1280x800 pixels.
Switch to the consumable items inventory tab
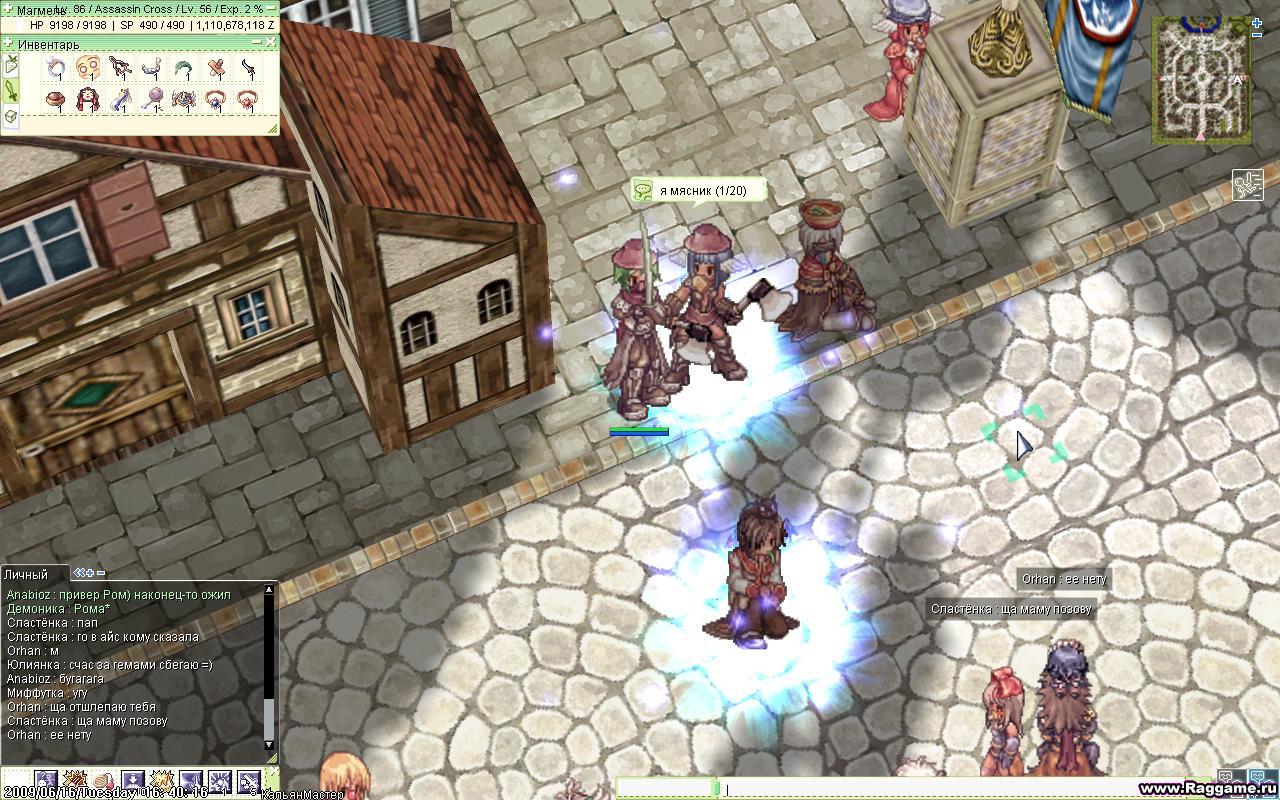[10, 67]
